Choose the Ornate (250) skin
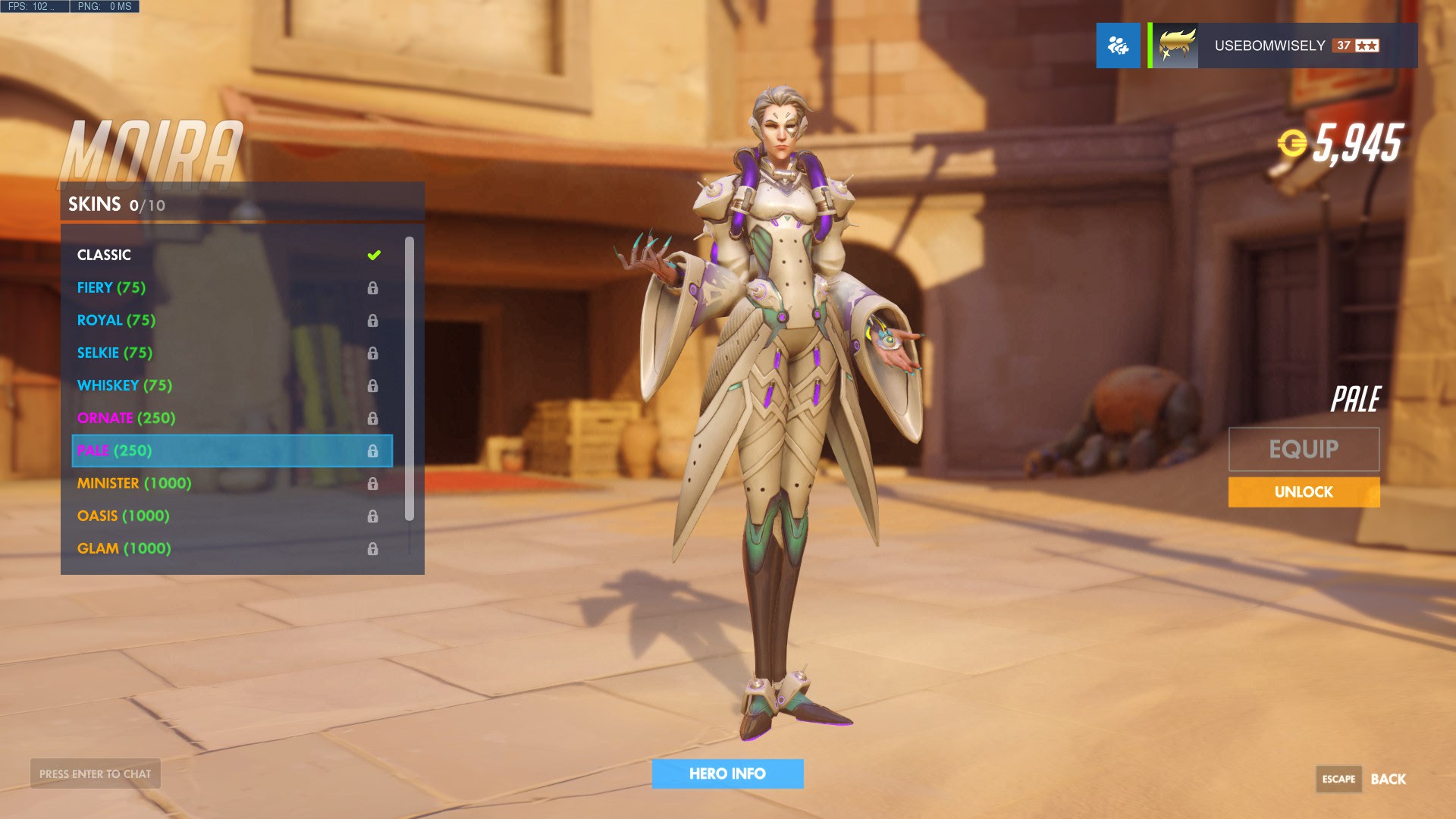Image resolution: width=1456 pixels, height=819 pixels. click(x=227, y=418)
